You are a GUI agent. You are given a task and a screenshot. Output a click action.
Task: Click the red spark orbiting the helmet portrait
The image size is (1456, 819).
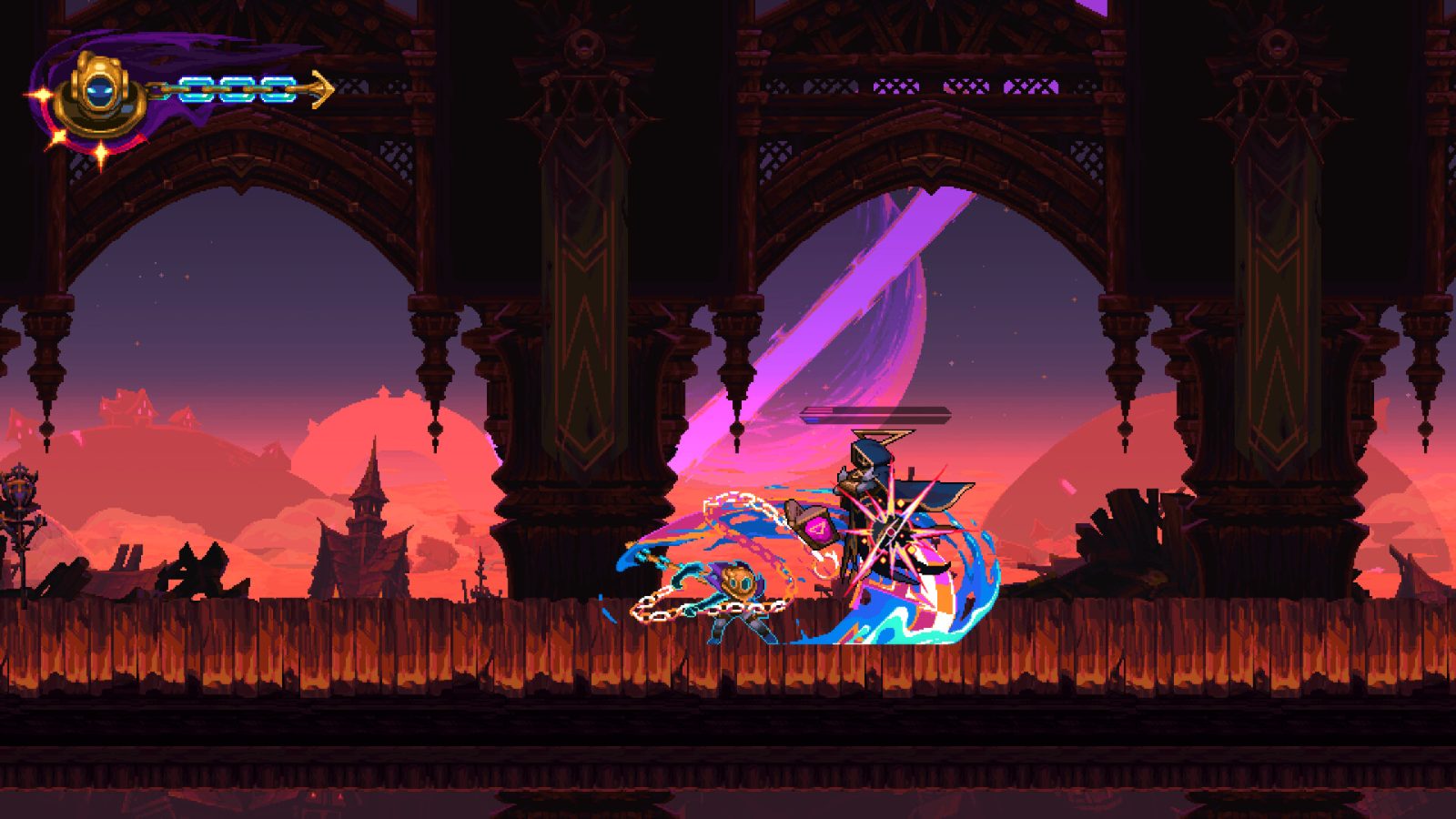pos(43,93)
